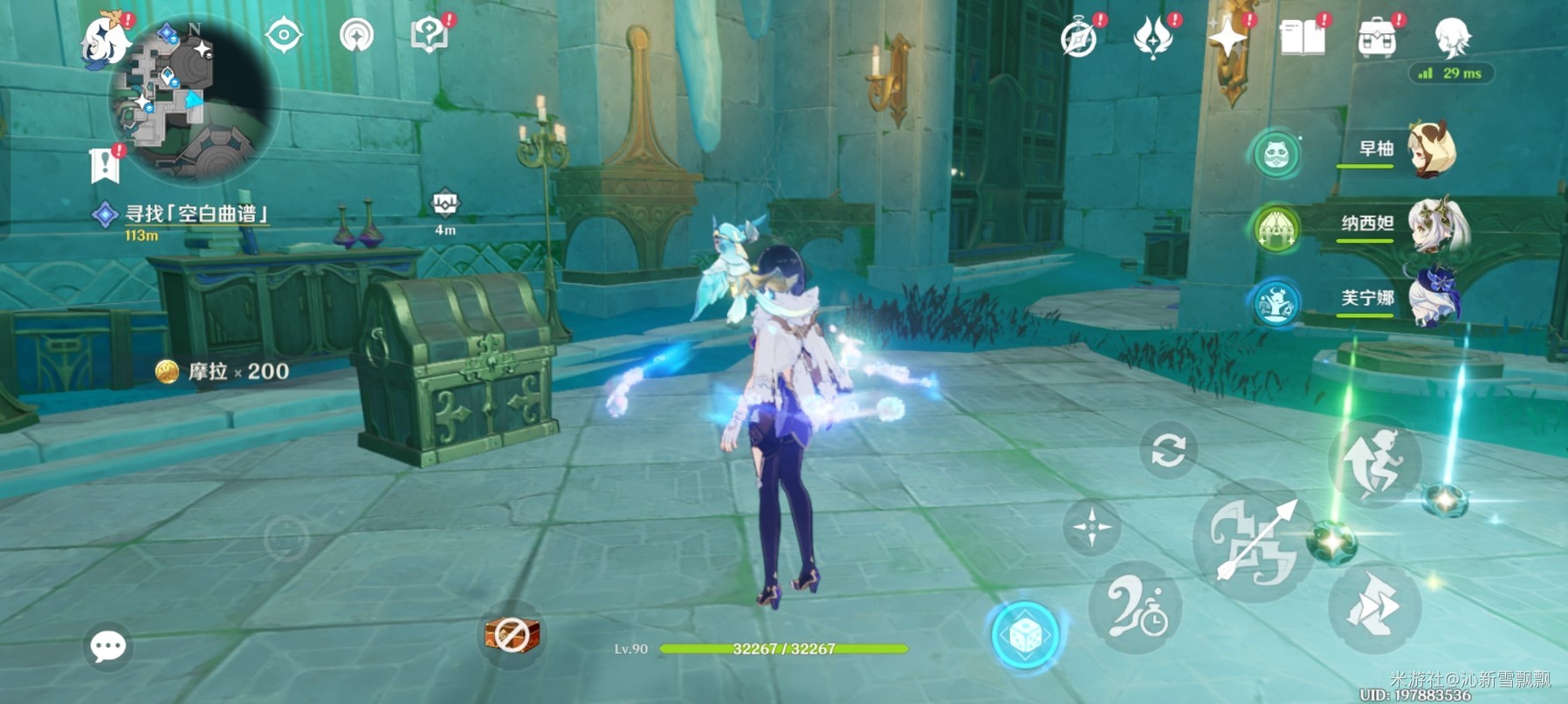Viewport: 1568px width, 704px height.
Task: Select the 寻找「空白曲谱」quest tracker
Action: 196,214
